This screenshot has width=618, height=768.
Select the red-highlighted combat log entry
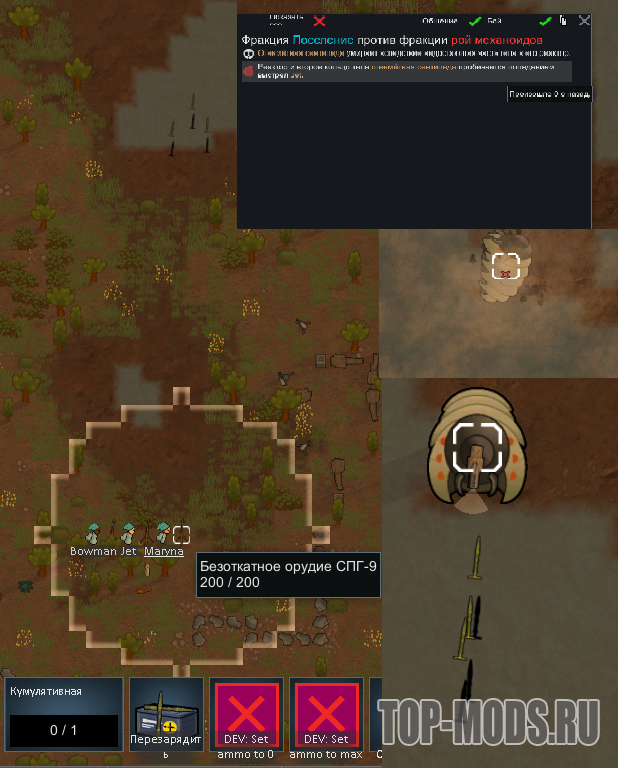(407, 71)
